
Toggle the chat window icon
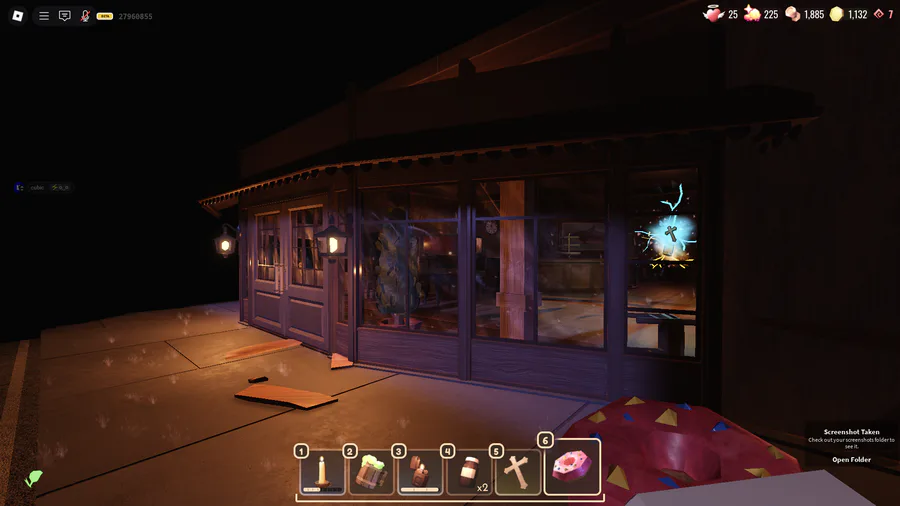coord(65,16)
